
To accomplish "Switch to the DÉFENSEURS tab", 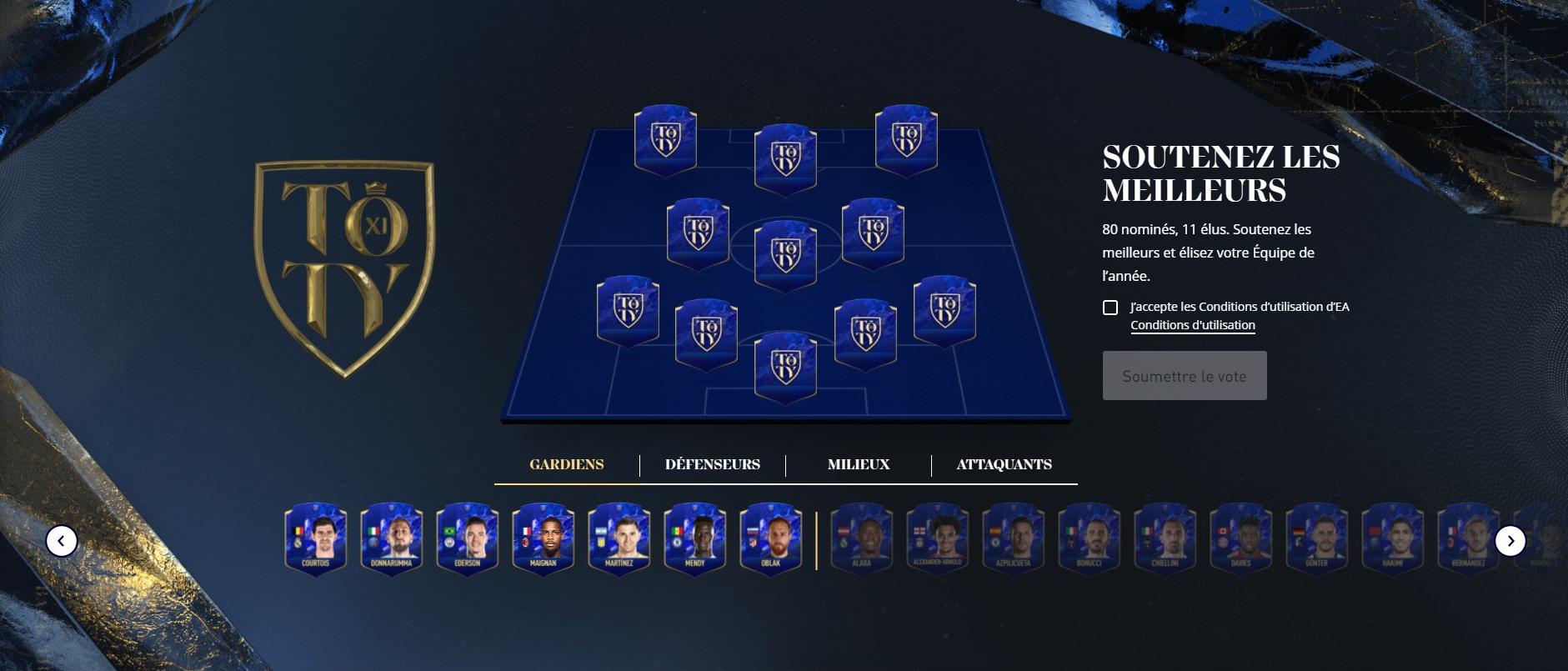I will [x=713, y=464].
